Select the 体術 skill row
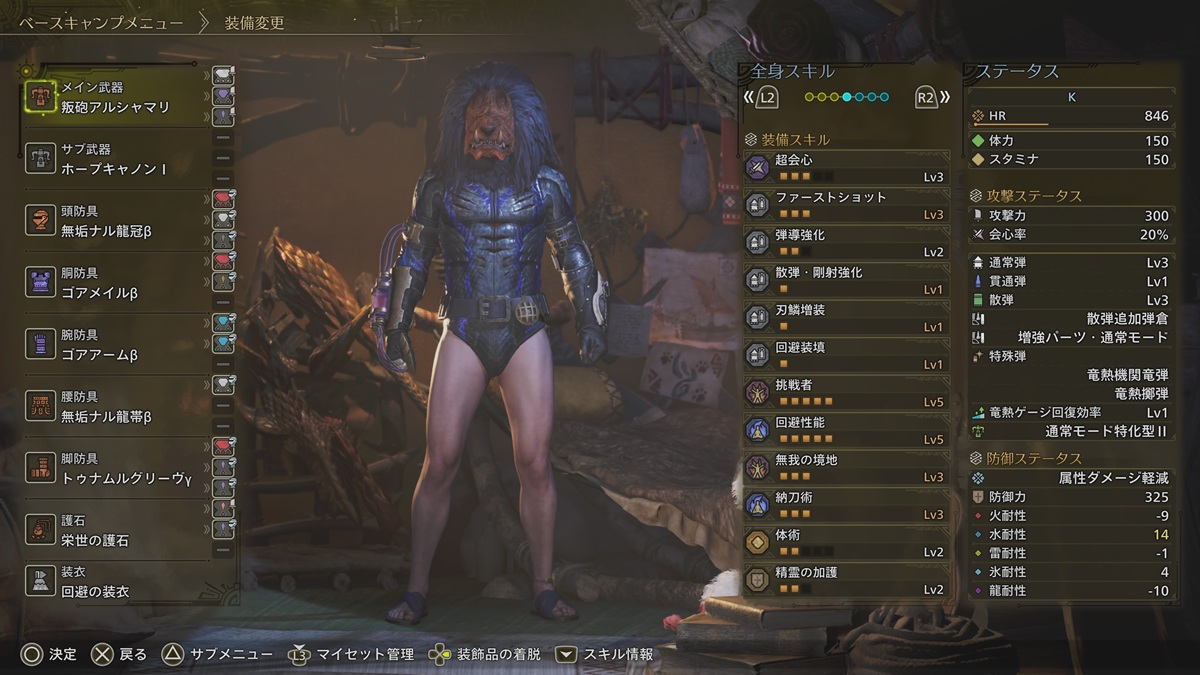This screenshot has height=675, width=1200. pyautogui.click(x=847, y=543)
